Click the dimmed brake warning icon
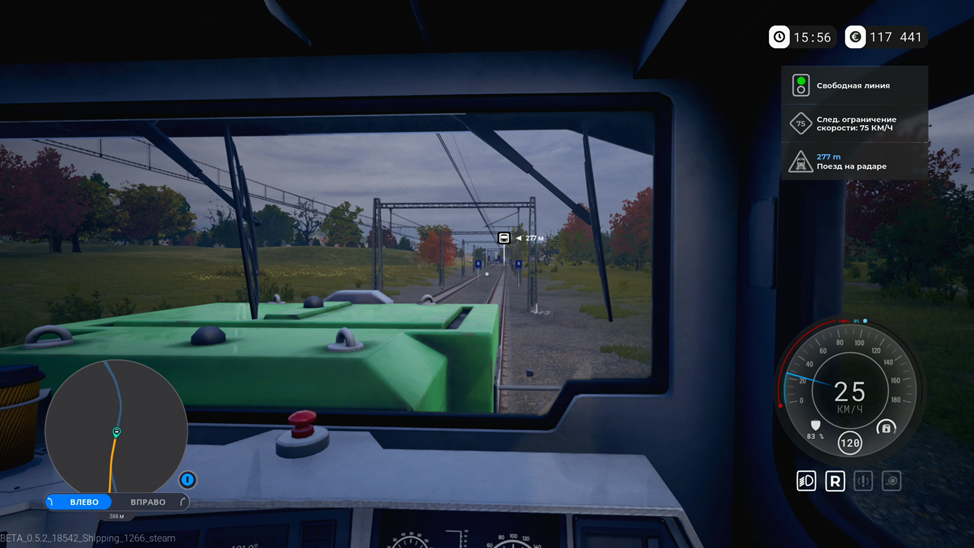The width and height of the screenshot is (974, 548). pyautogui.click(x=863, y=481)
